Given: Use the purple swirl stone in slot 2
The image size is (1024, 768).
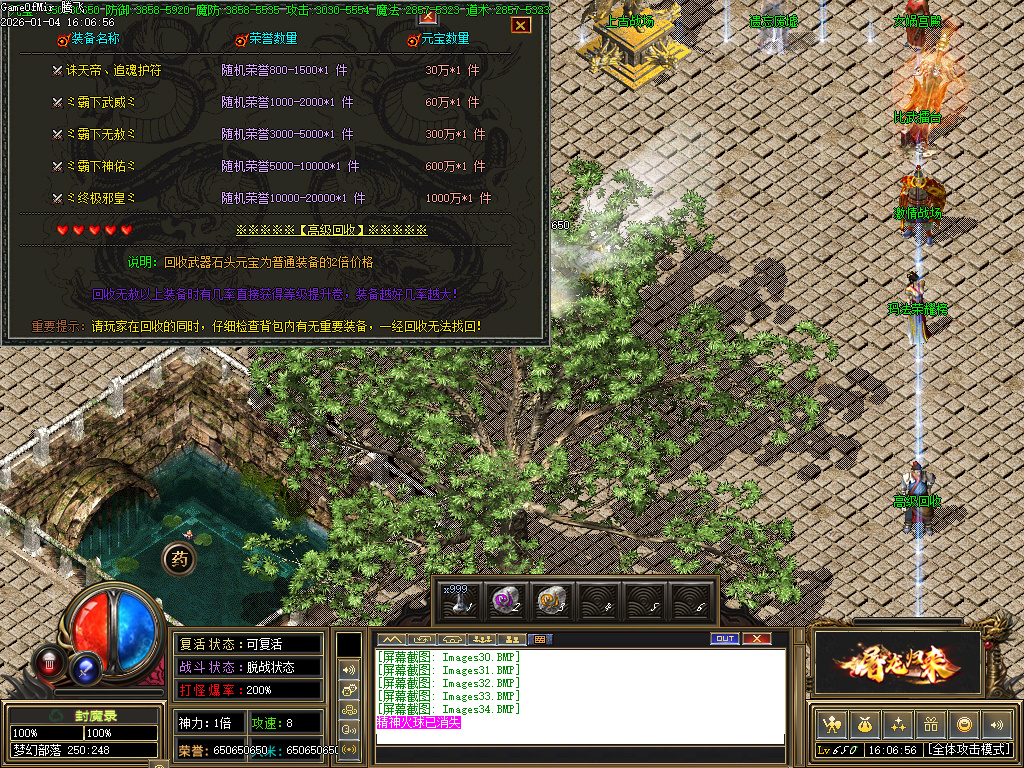Looking at the screenshot, I should (505, 600).
